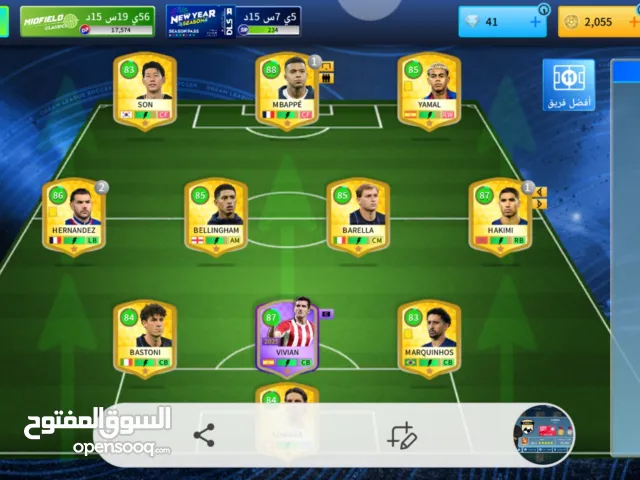Open the screenshot crop and edit tool

point(401,436)
